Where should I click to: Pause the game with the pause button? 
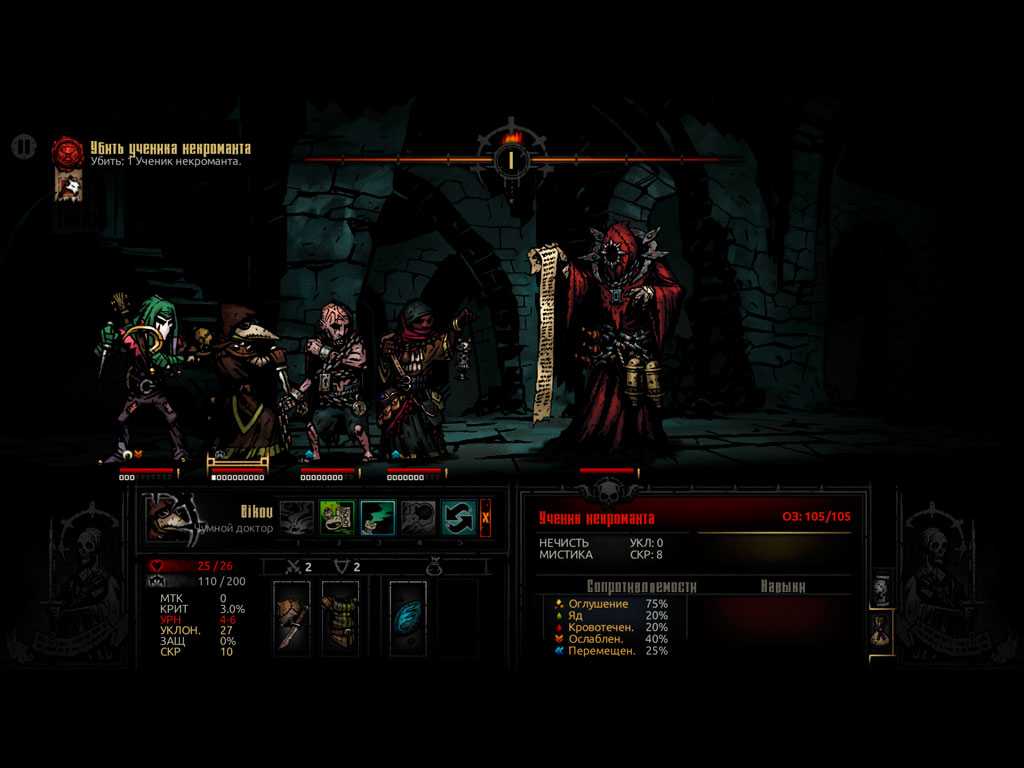pyautogui.click(x=22, y=147)
